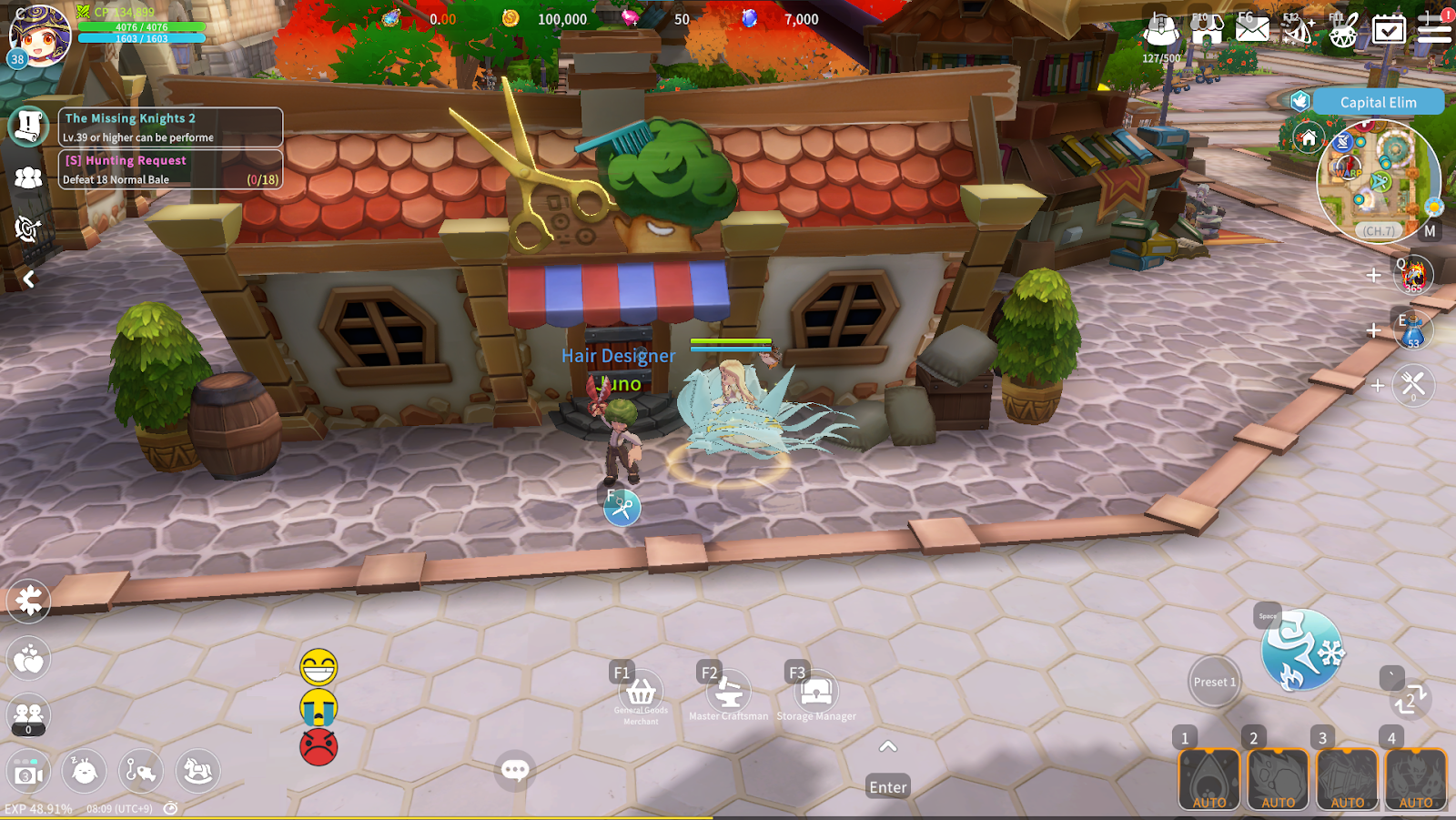Image resolution: width=1456 pixels, height=820 pixels.
Task: Open the Master Craftsman shortcut
Action: (728, 693)
